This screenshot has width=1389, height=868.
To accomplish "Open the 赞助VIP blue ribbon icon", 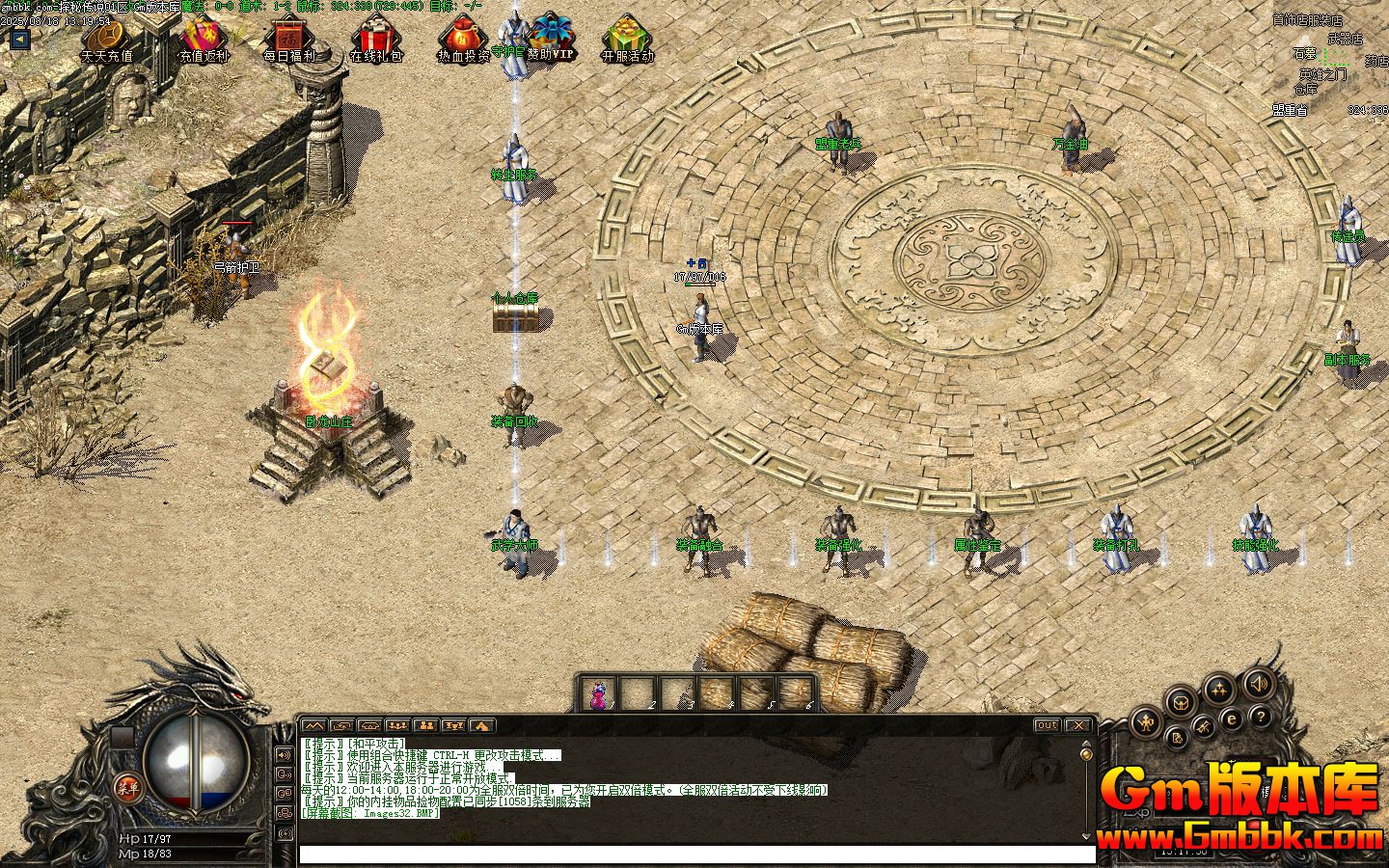I will 552,36.
